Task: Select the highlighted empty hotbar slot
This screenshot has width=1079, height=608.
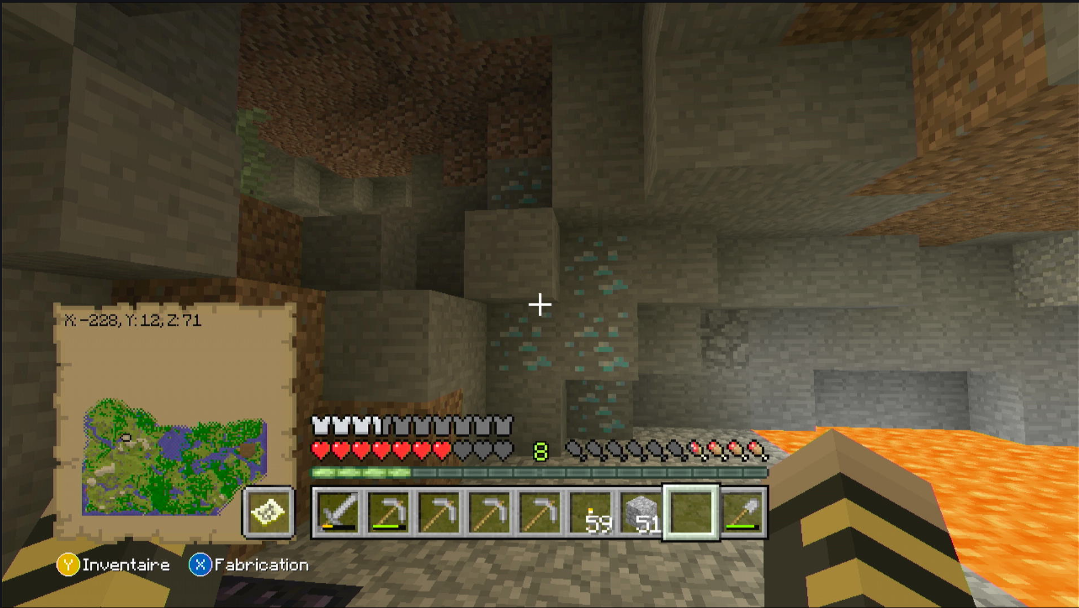Action: 693,512
